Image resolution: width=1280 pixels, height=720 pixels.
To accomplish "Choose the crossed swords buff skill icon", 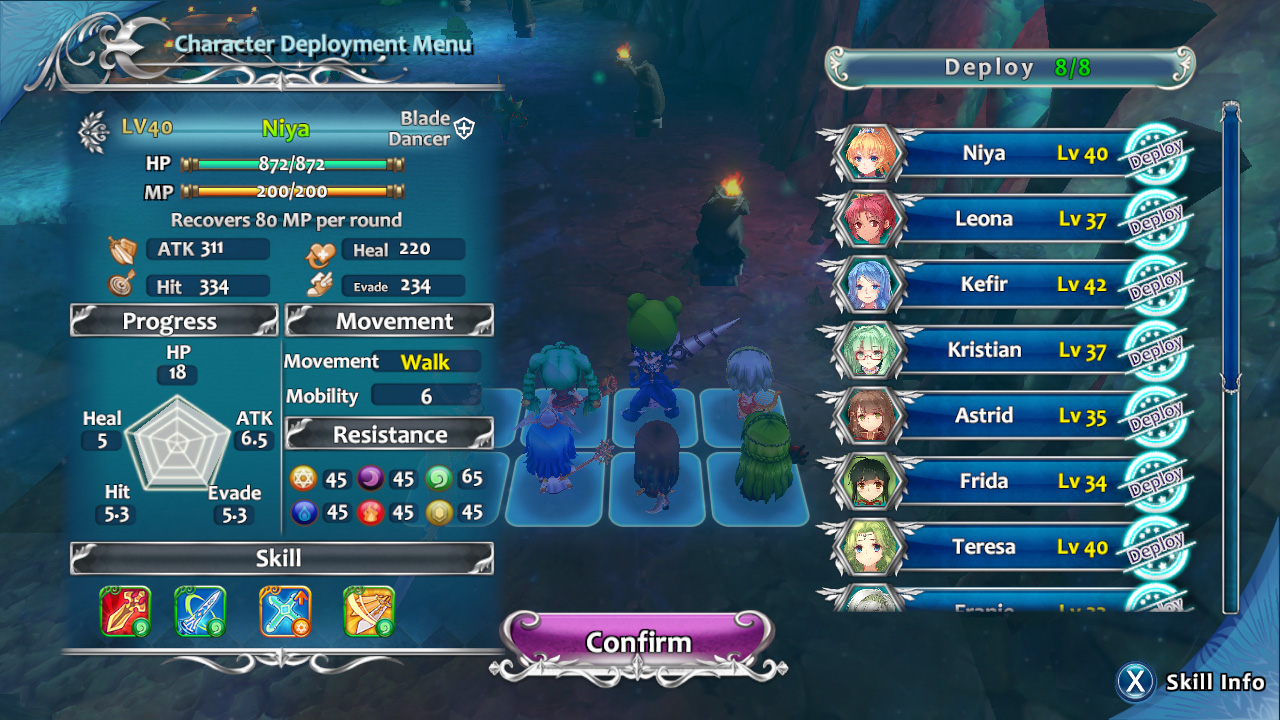I will point(285,611).
